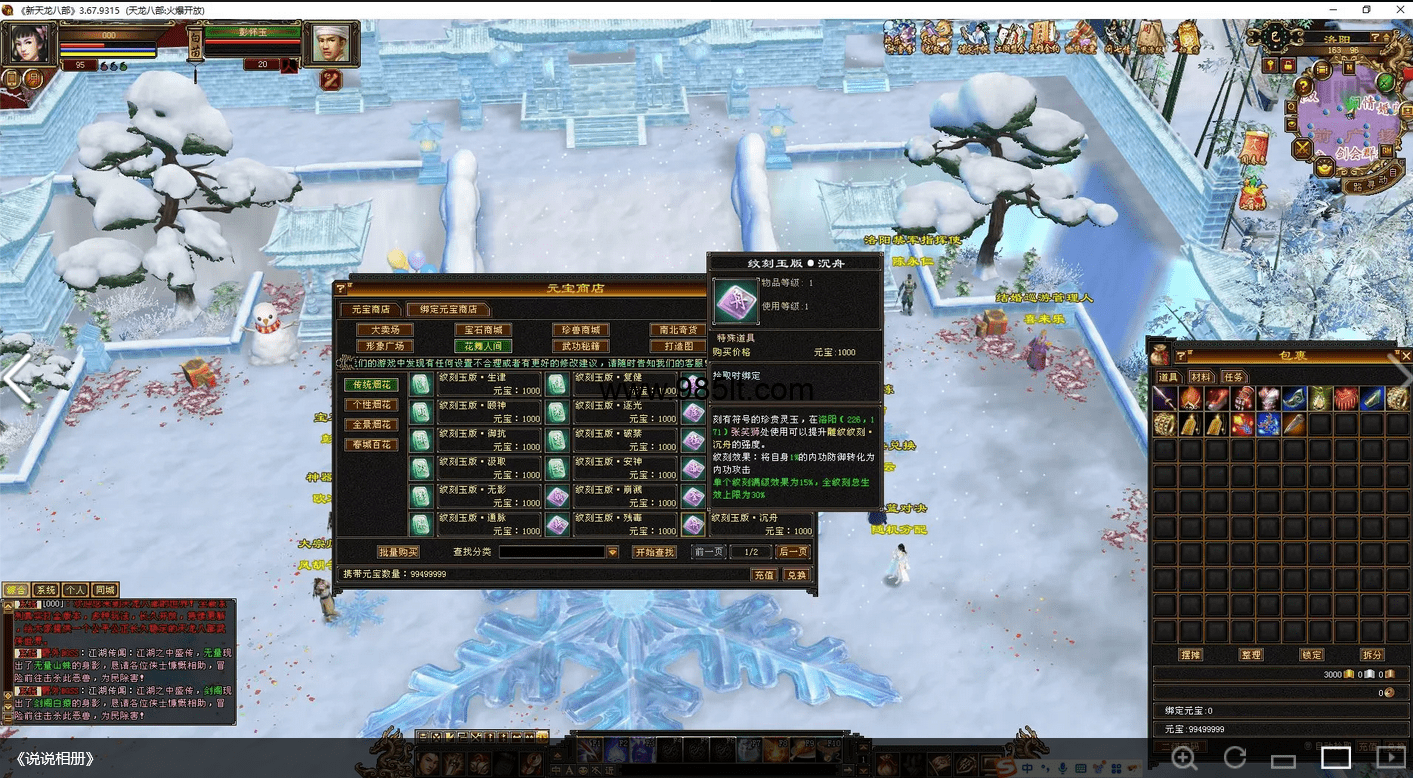Switch to the 绑定元宝商店 tab
Image resolution: width=1413 pixels, height=778 pixels.
click(x=448, y=310)
